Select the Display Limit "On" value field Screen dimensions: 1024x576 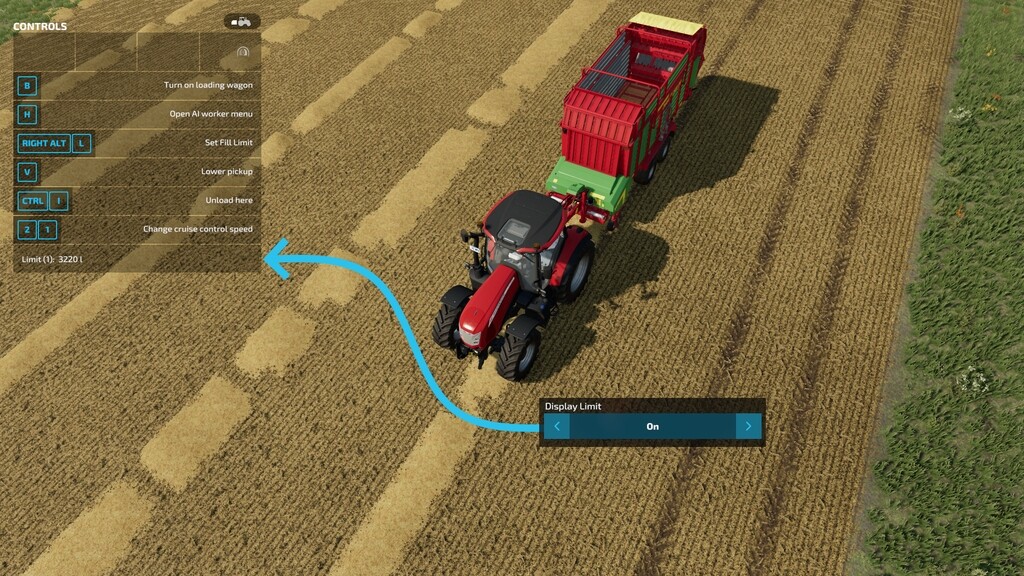point(652,427)
